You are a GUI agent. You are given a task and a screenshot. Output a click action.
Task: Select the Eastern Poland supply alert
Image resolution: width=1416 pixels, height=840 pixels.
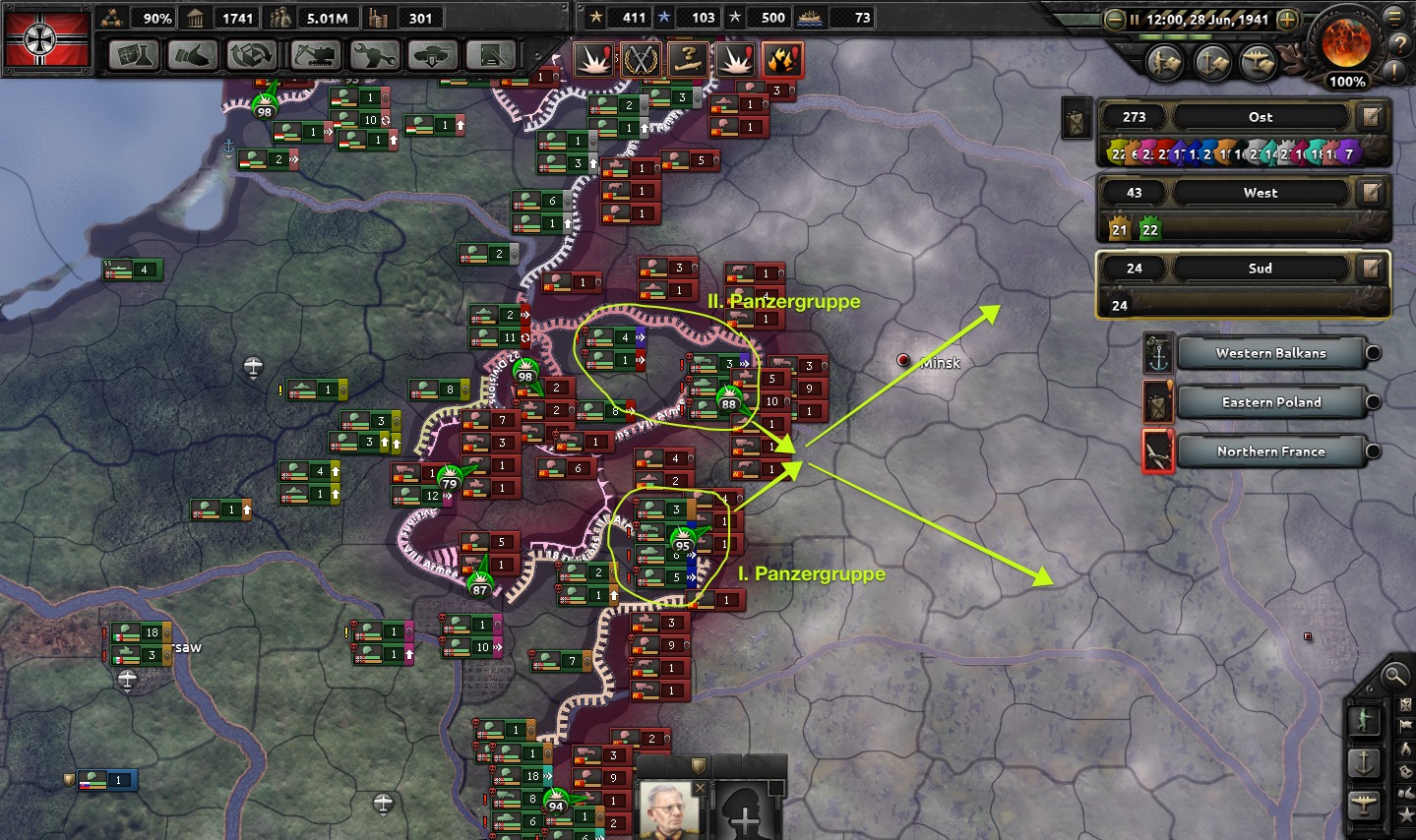point(1270,402)
